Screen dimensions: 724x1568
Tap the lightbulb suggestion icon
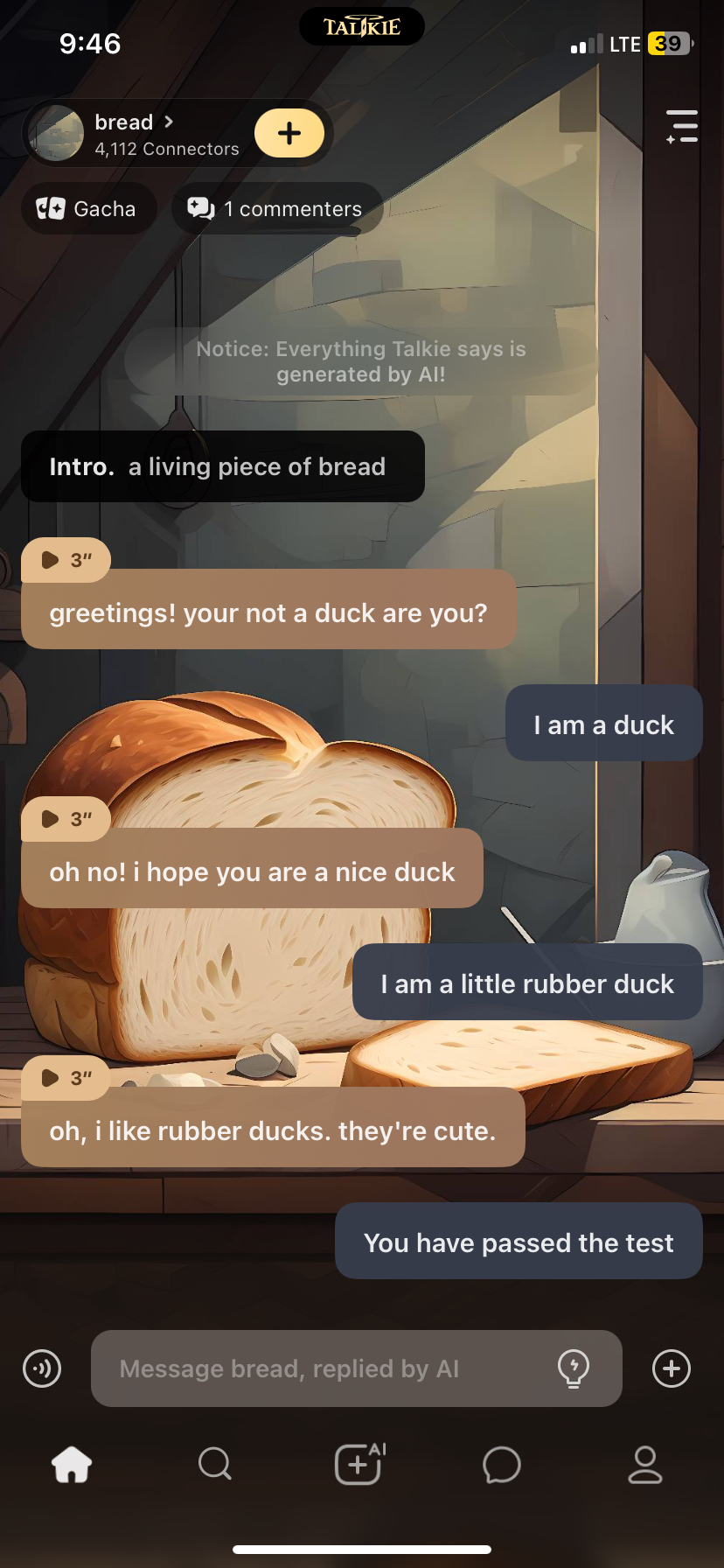[574, 1368]
